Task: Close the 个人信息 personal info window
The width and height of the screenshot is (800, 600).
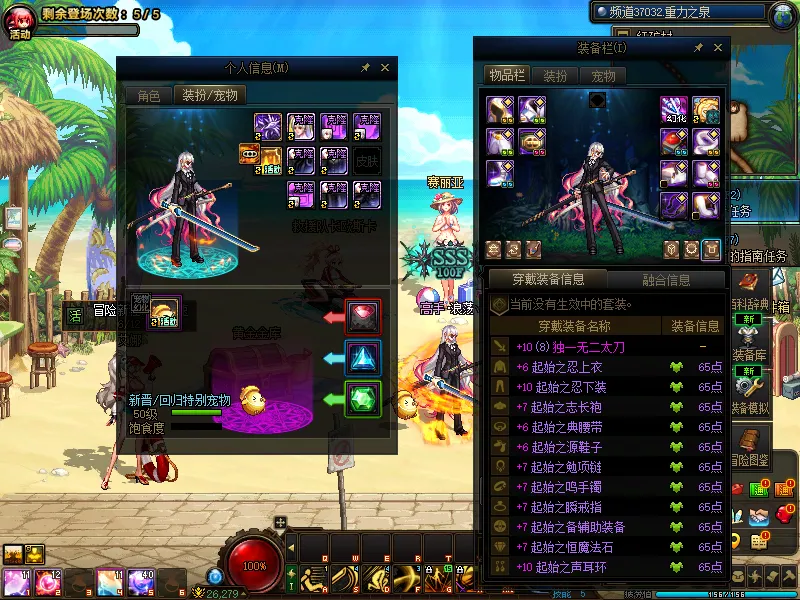Action: pyautogui.click(x=385, y=68)
